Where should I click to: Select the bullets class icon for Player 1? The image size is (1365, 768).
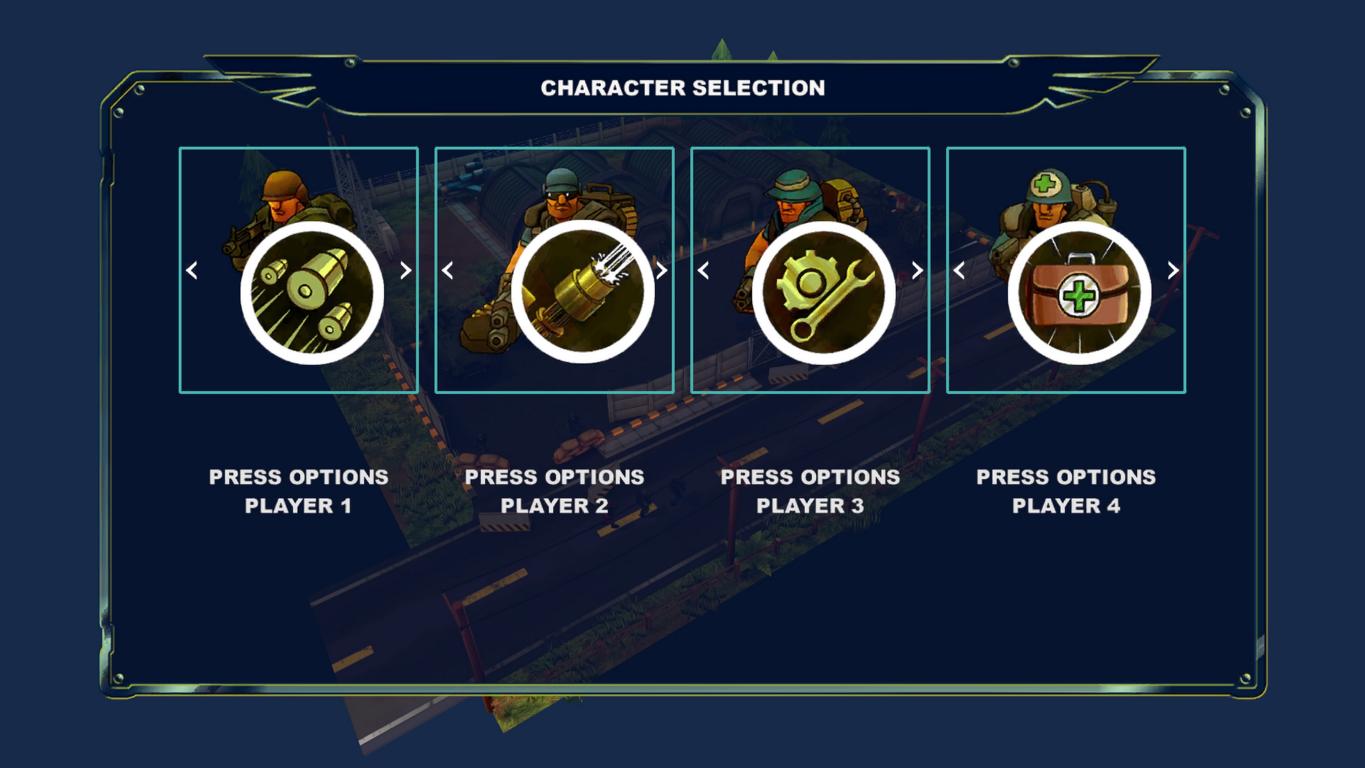(312, 293)
